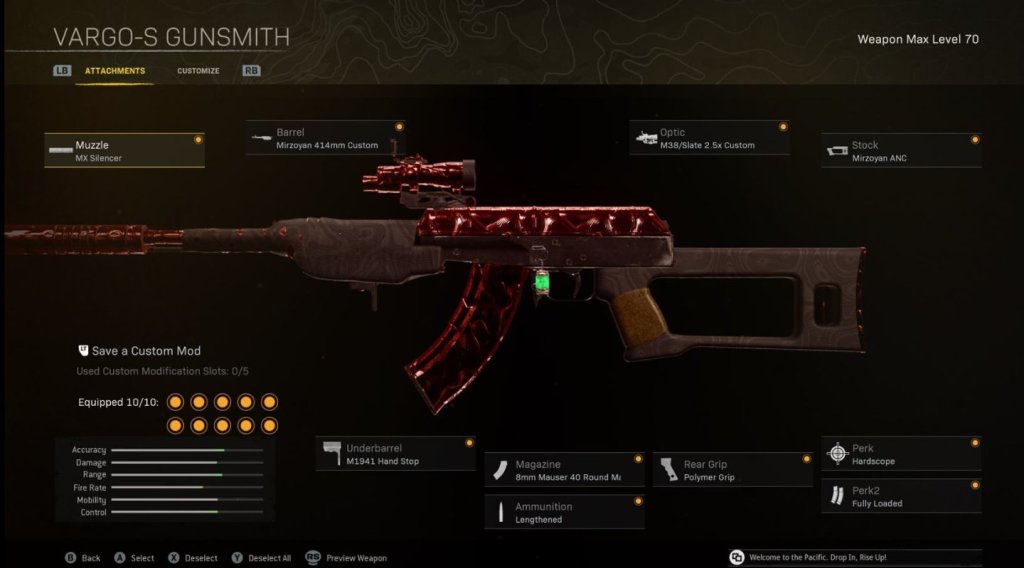Open the Optic M38/Slate 2.5x slot
Image resolution: width=1024 pixels, height=568 pixels.
(x=709, y=138)
